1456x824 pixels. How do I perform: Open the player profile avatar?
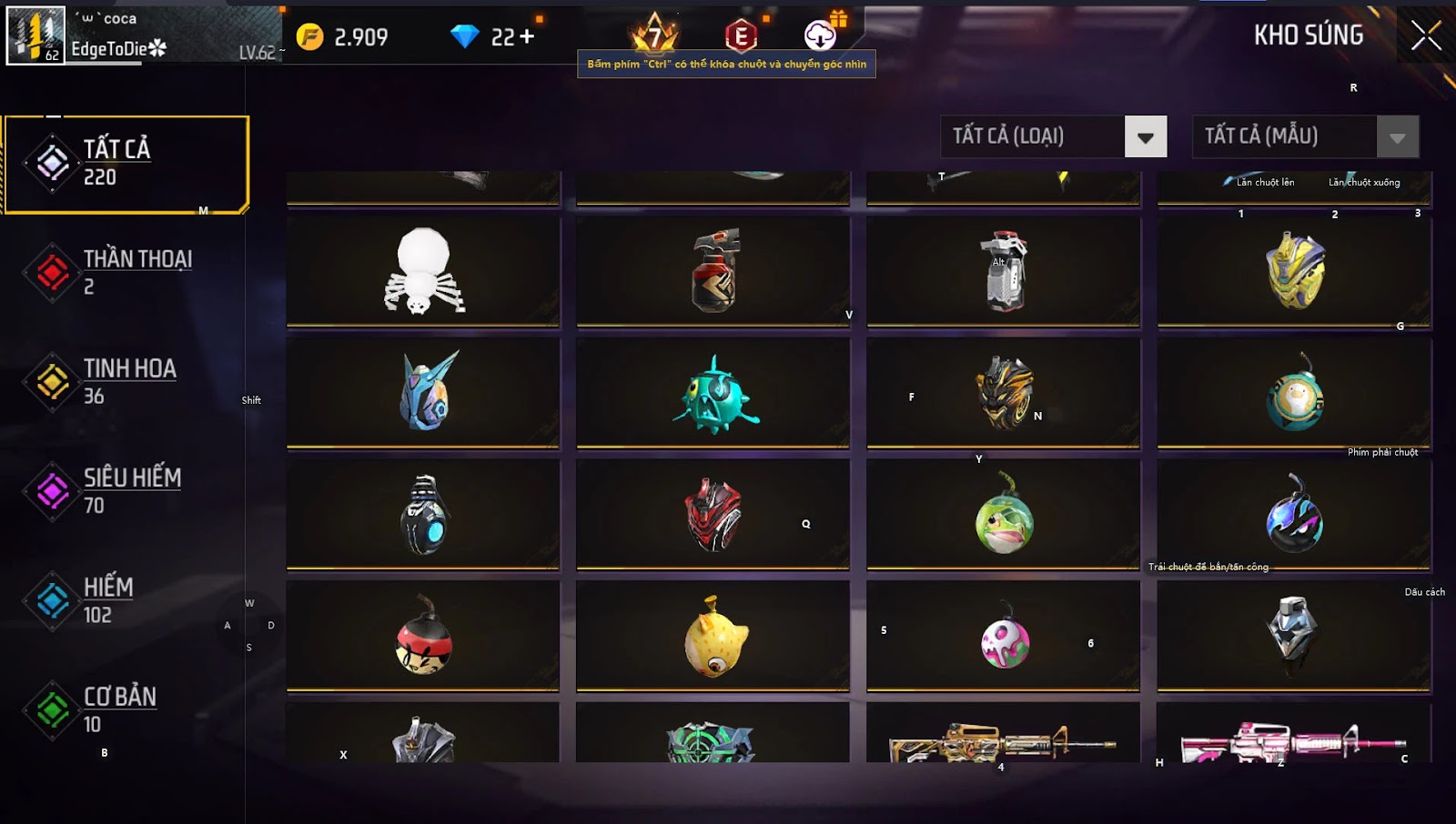[36, 35]
